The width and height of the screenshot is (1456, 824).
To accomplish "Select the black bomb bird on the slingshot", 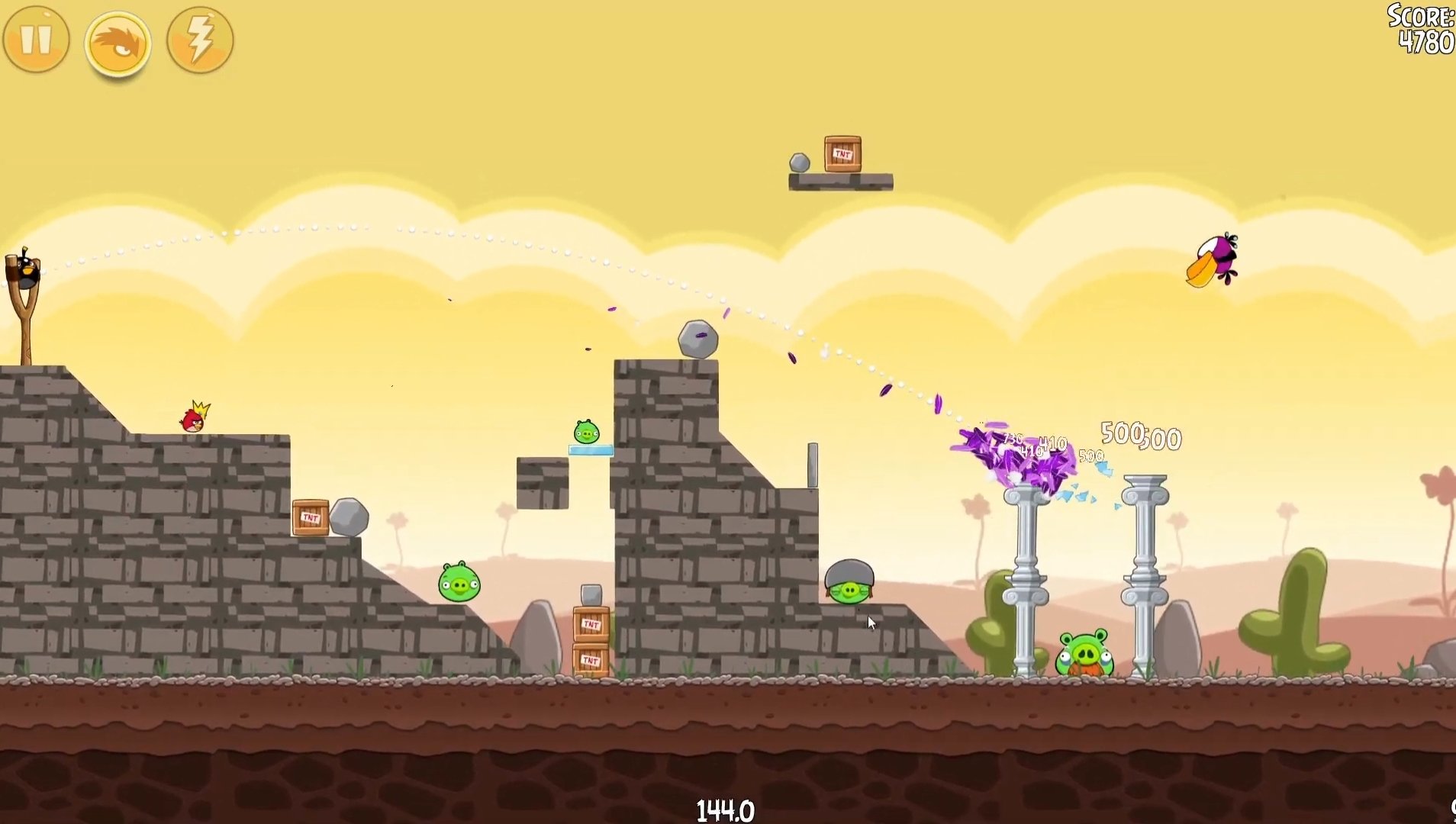I will [27, 271].
